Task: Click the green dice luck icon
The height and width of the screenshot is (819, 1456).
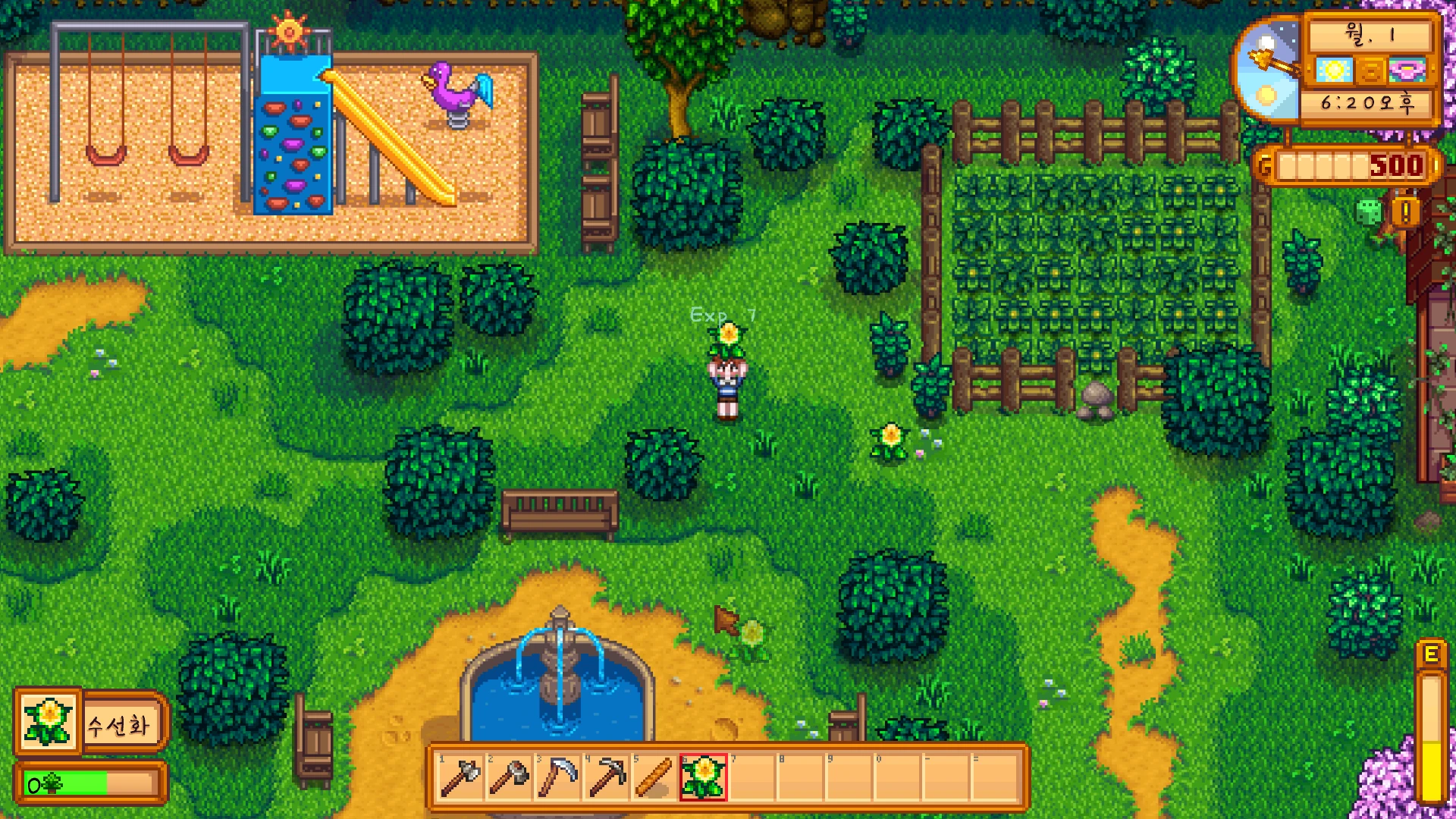Action: coord(1369,212)
